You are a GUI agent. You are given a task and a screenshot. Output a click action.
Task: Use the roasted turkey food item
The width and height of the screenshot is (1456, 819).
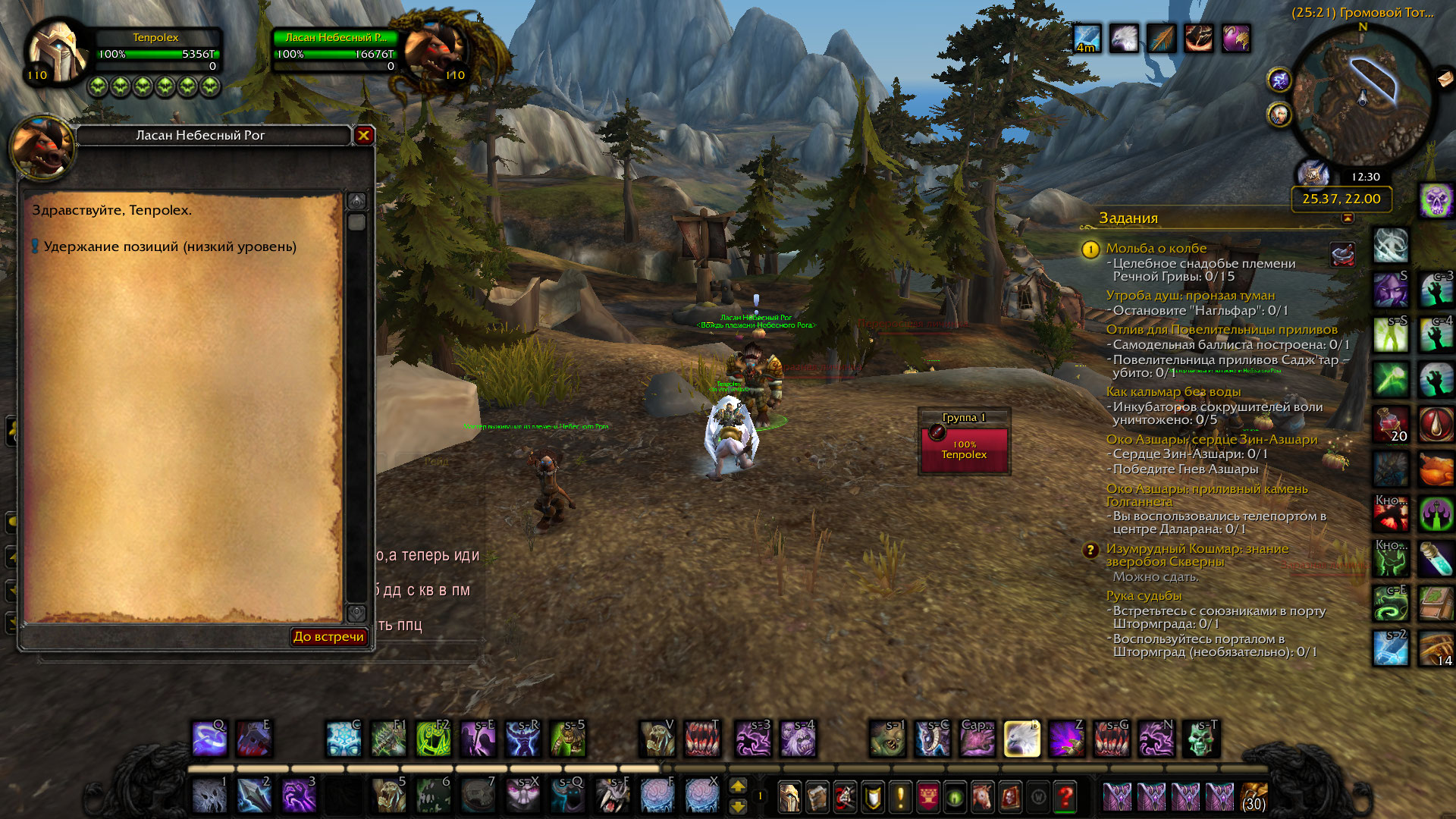pos(1436,469)
